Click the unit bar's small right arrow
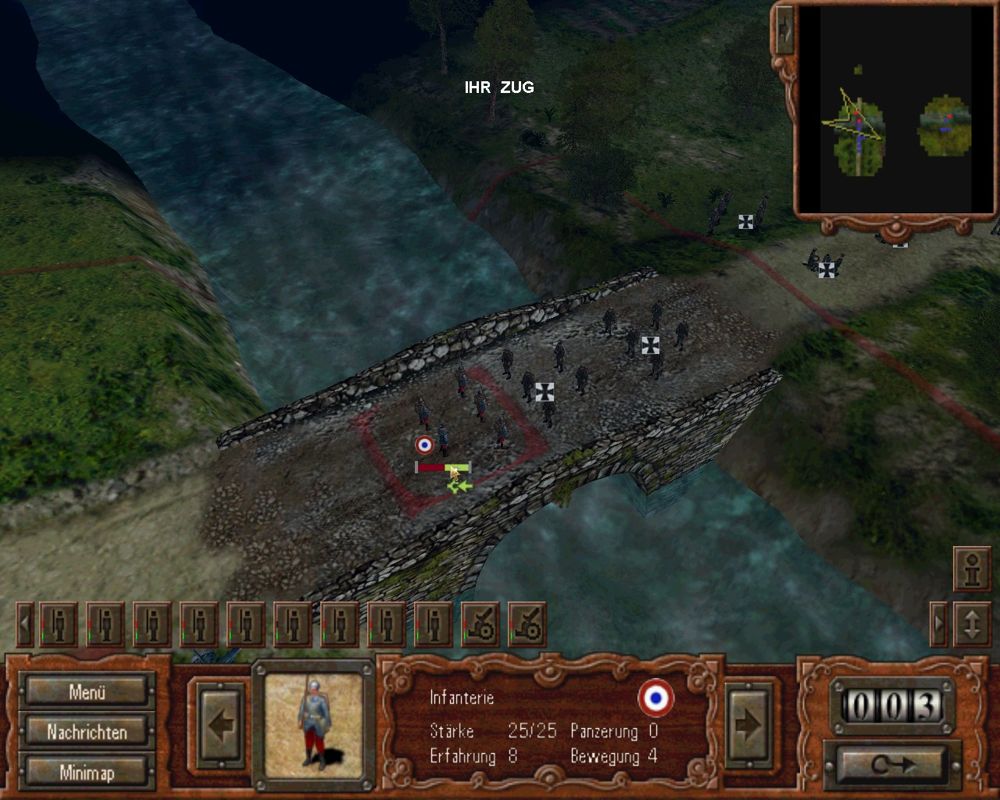This screenshot has height=800, width=1000. (x=938, y=624)
